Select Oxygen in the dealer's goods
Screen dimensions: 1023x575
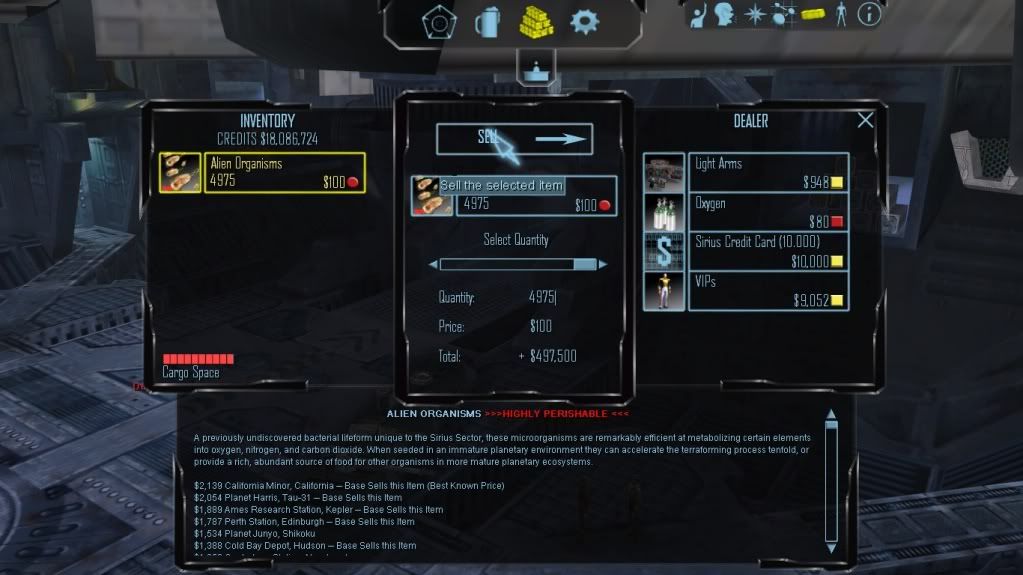pyautogui.click(x=767, y=211)
